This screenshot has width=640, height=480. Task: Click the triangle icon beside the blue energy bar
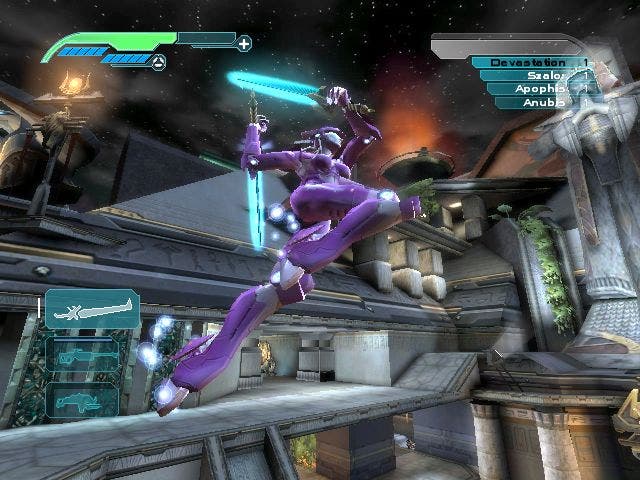click(158, 62)
